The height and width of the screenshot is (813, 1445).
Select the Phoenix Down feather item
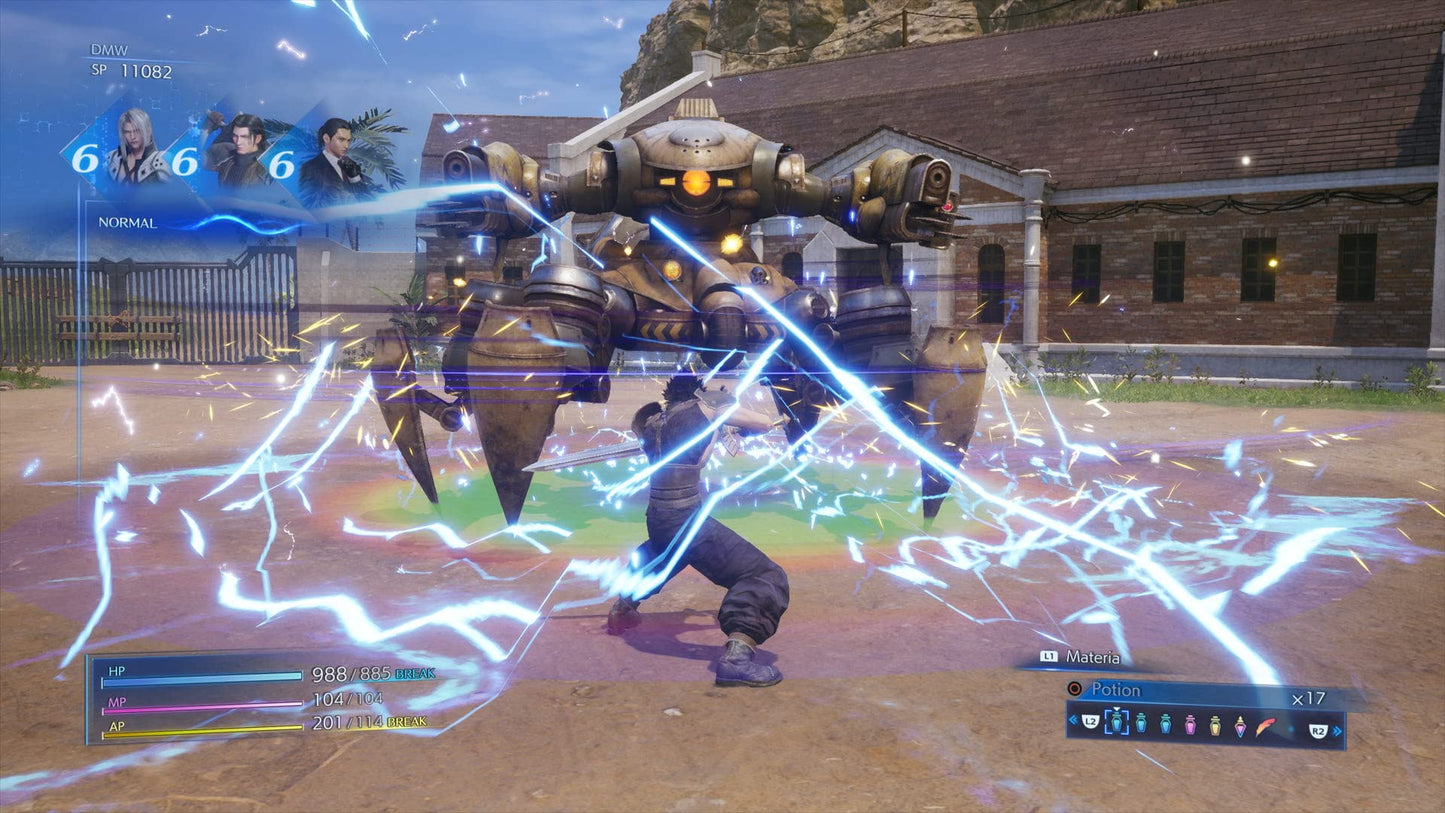pyautogui.click(x=1266, y=726)
